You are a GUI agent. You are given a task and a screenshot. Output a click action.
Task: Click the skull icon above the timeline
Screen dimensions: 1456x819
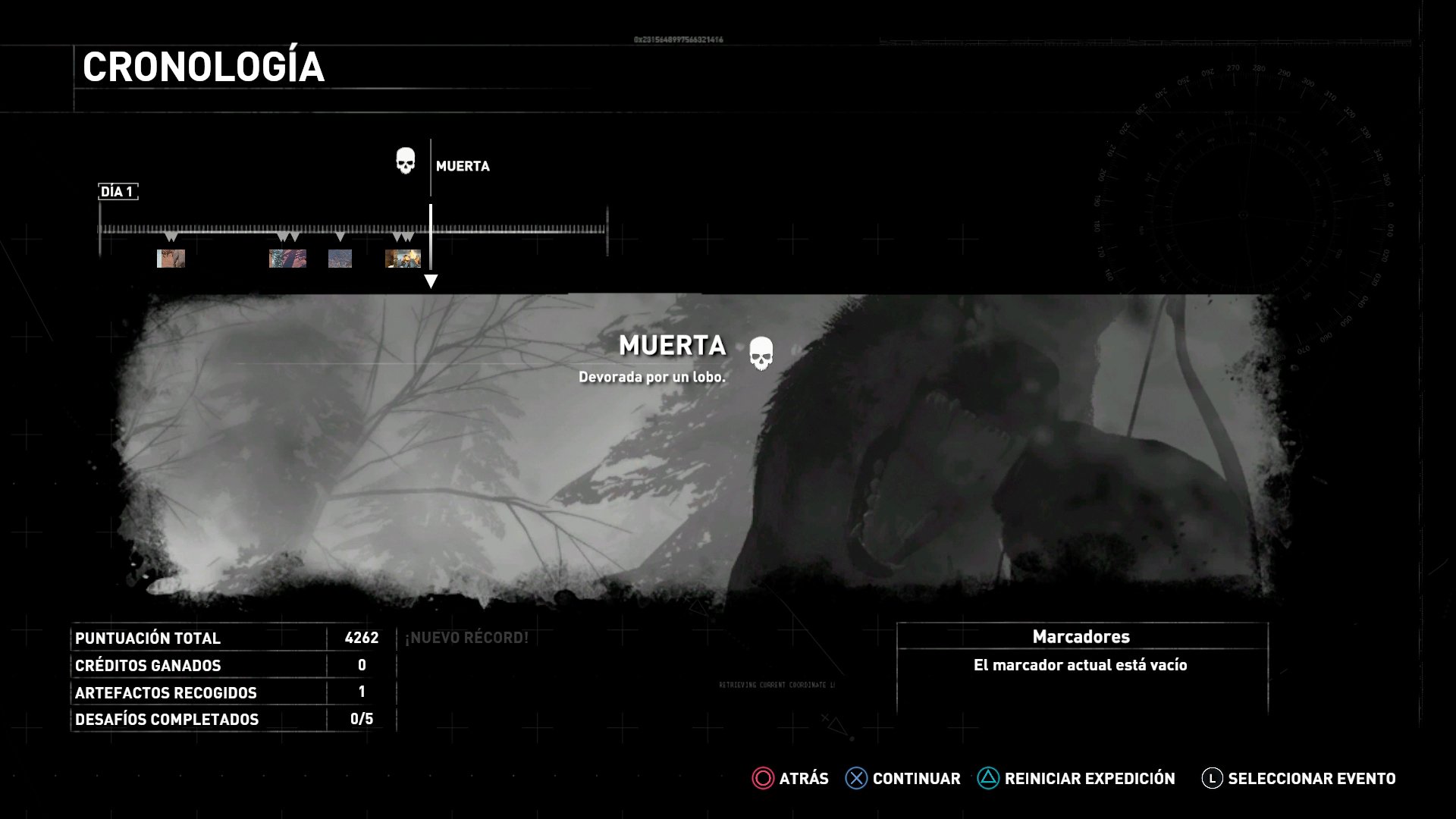pos(404,161)
